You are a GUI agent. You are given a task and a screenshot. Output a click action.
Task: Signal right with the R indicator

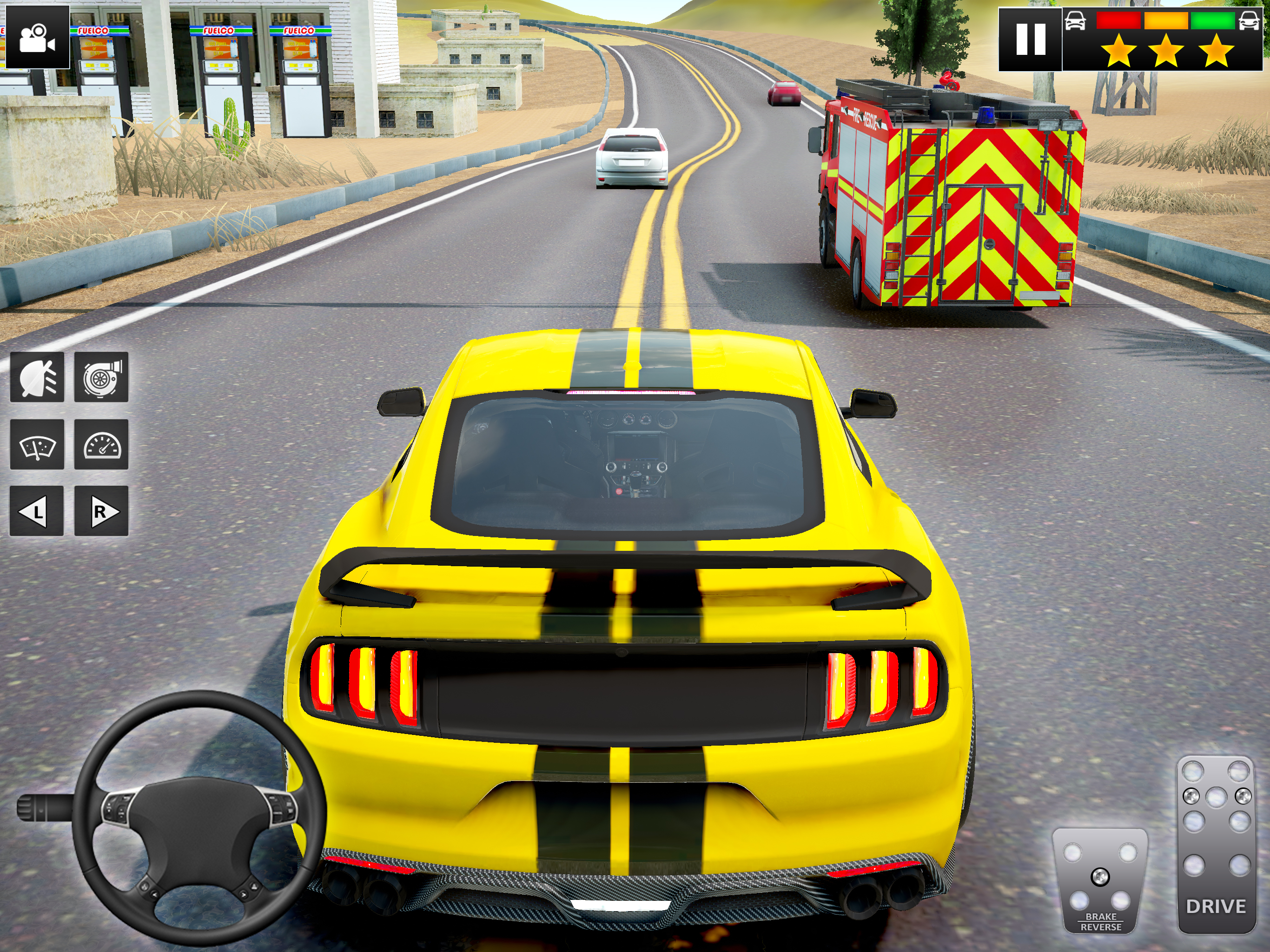[101, 511]
